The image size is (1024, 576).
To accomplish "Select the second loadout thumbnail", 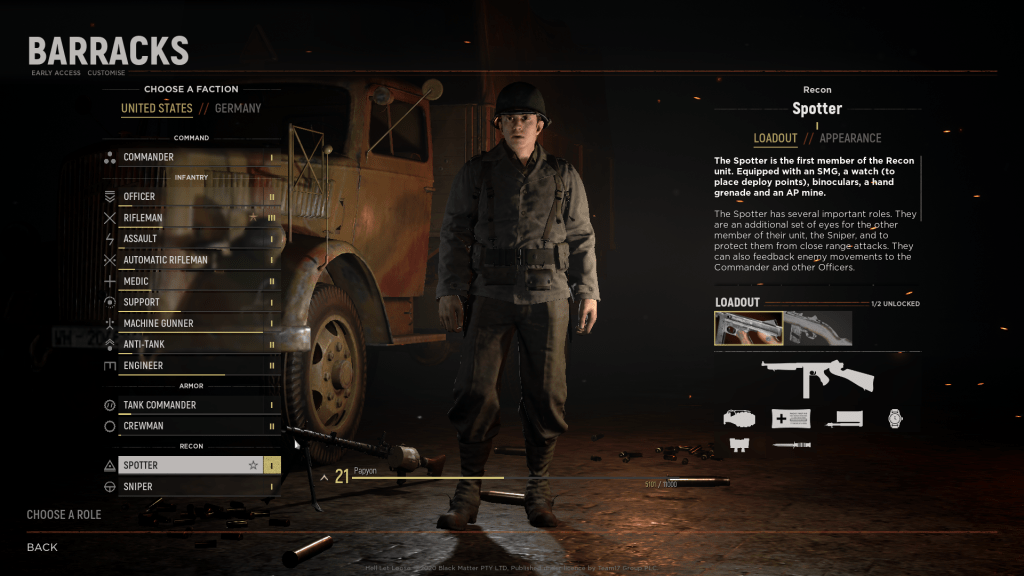I will [818, 328].
